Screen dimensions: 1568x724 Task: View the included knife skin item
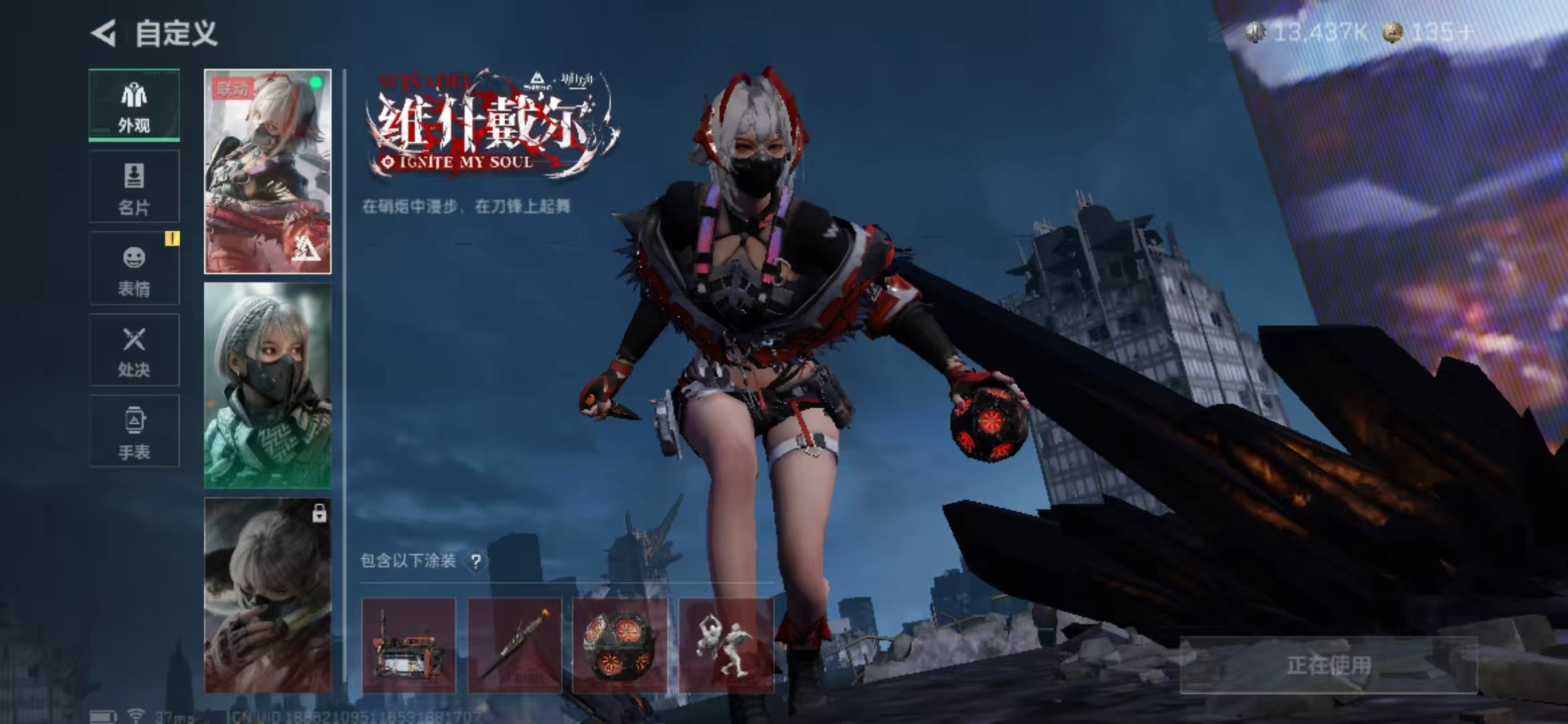point(514,646)
